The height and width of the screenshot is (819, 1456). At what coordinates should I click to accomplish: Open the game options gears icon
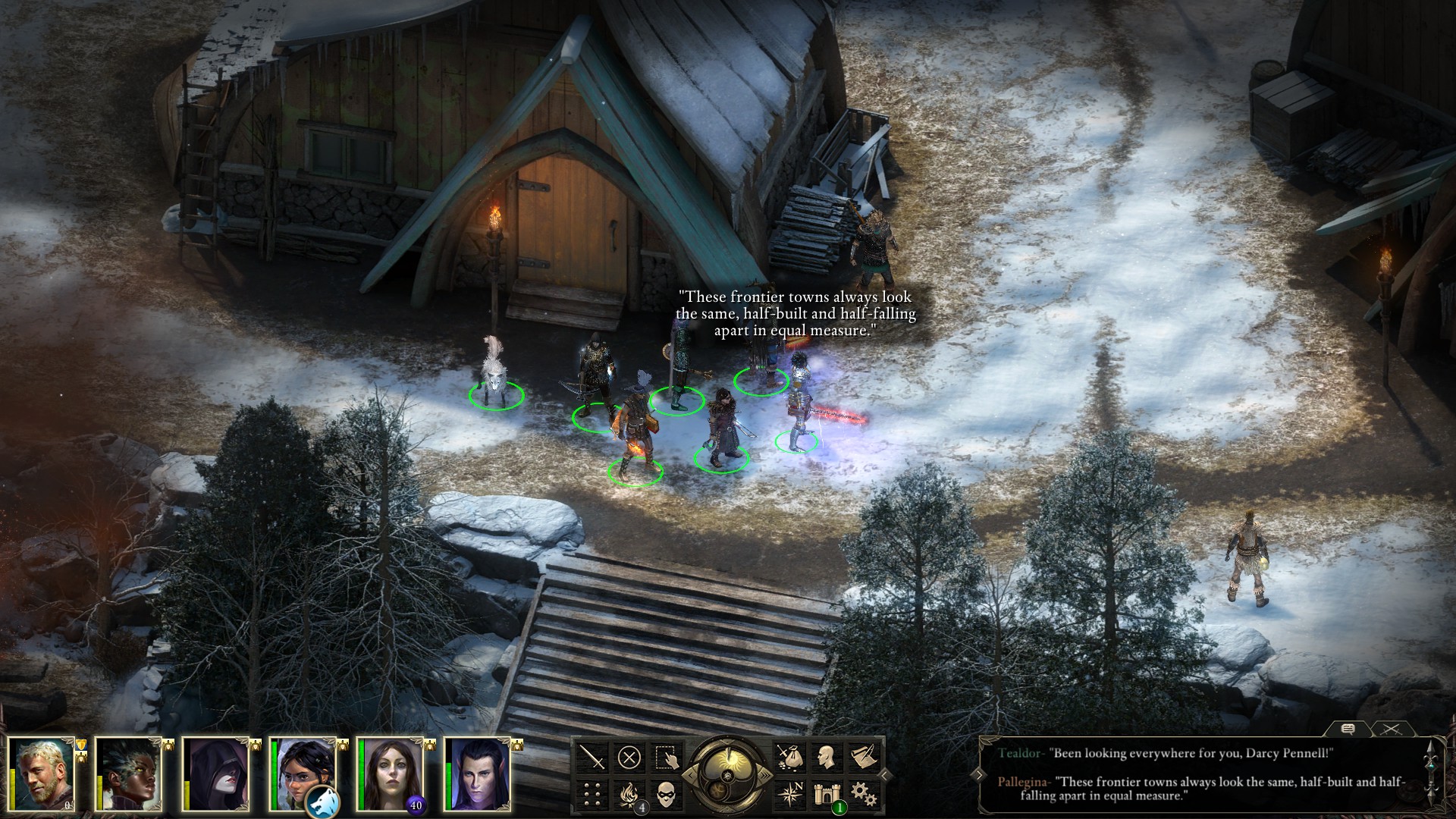[862, 794]
